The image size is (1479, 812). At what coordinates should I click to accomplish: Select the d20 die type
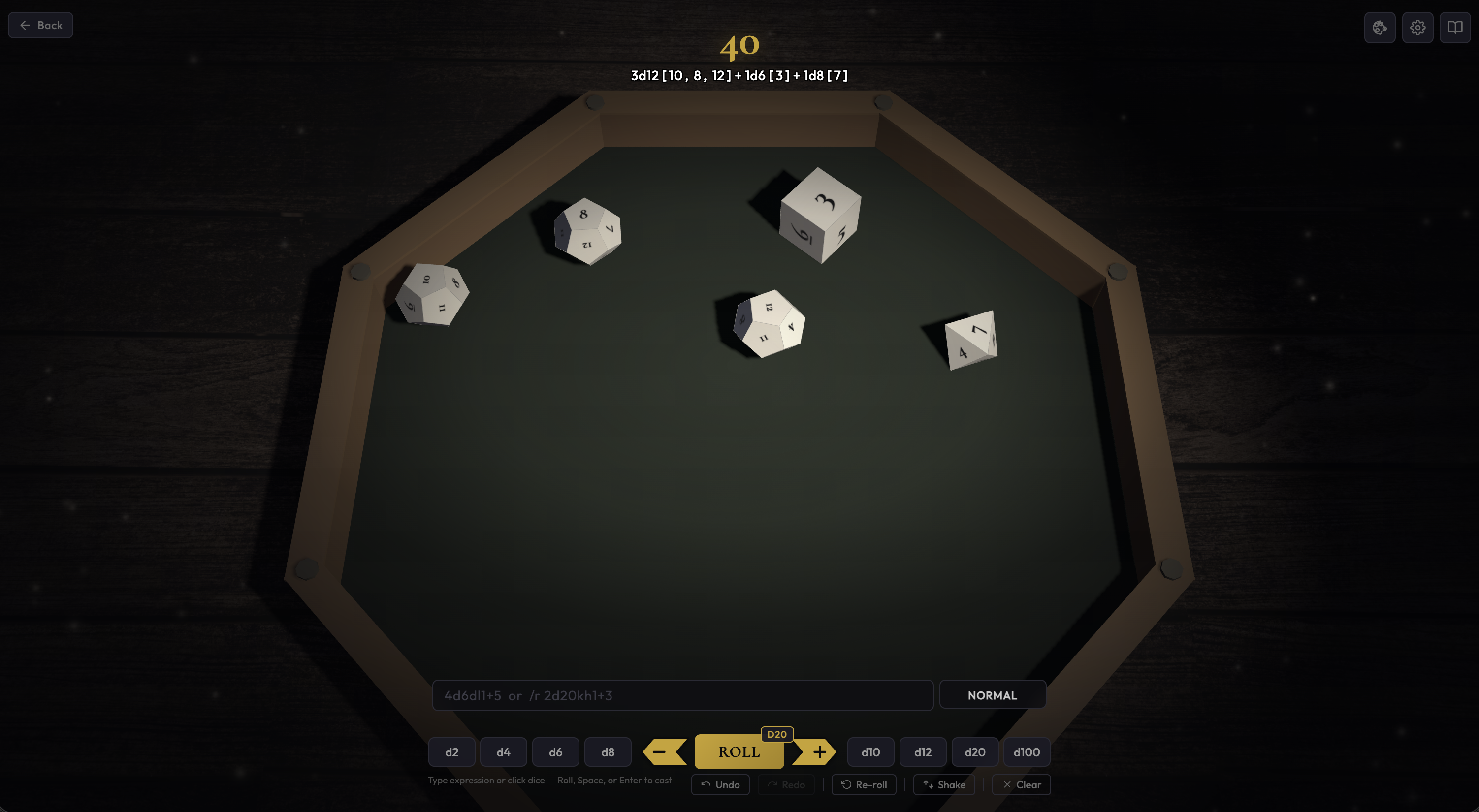pyautogui.click(x=974, y=752)
